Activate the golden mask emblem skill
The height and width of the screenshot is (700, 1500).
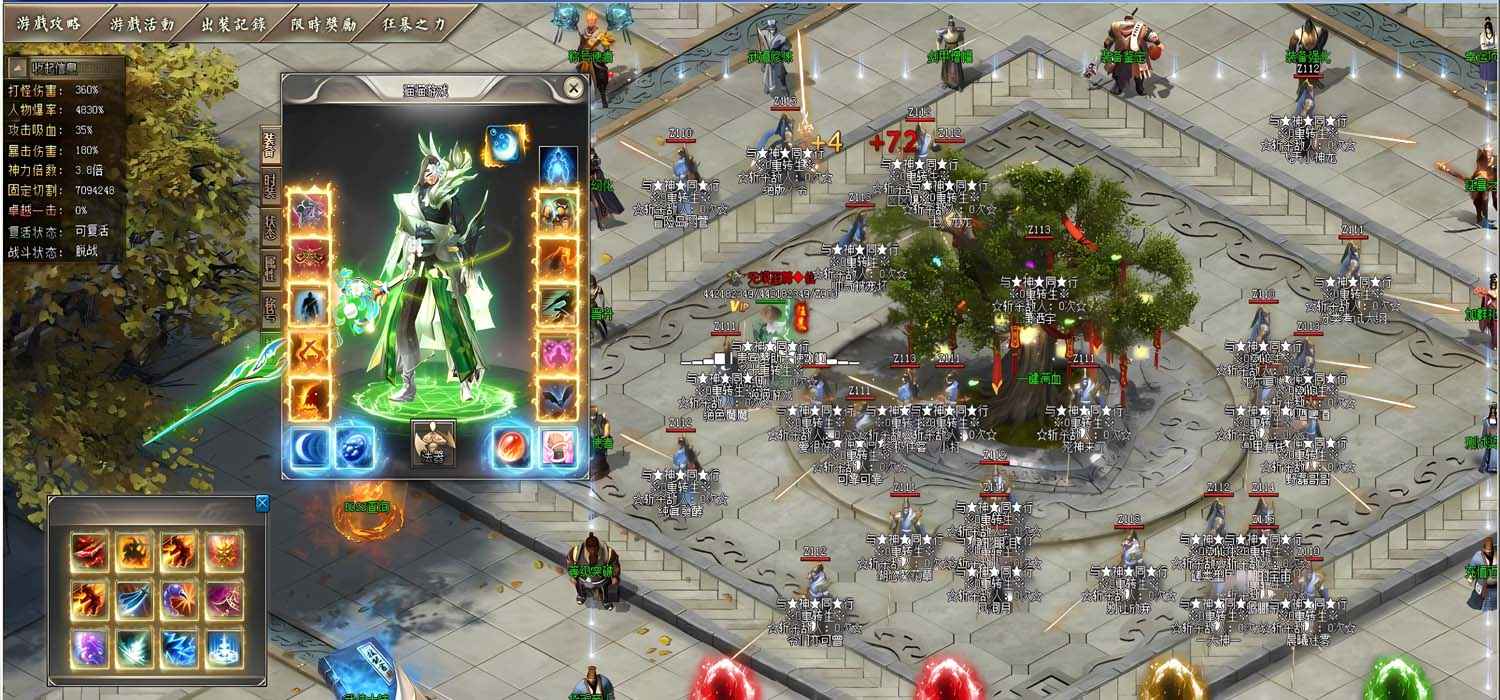pyautogui.click(x=224, y=552)
